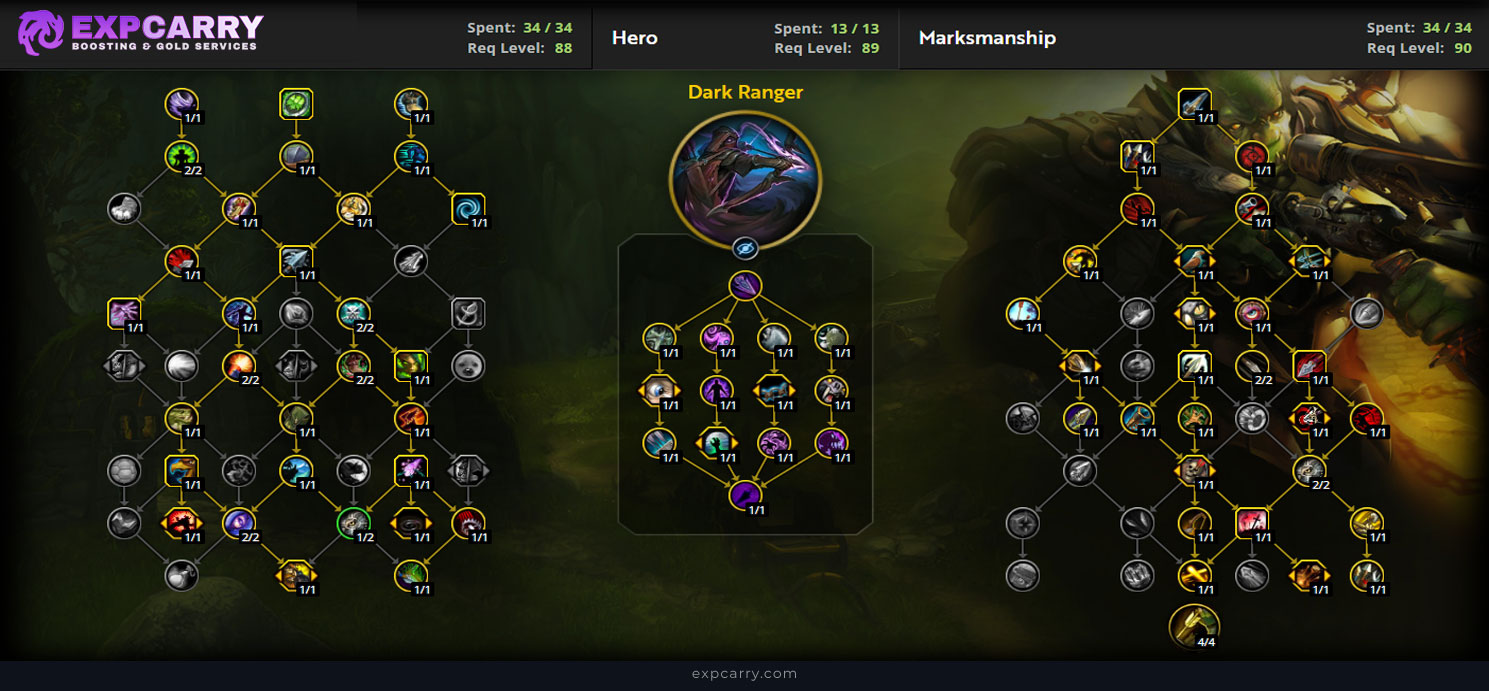
Task: Open the ExpCarry logo link
Action: pyautogui.click(x=140, y=33)
